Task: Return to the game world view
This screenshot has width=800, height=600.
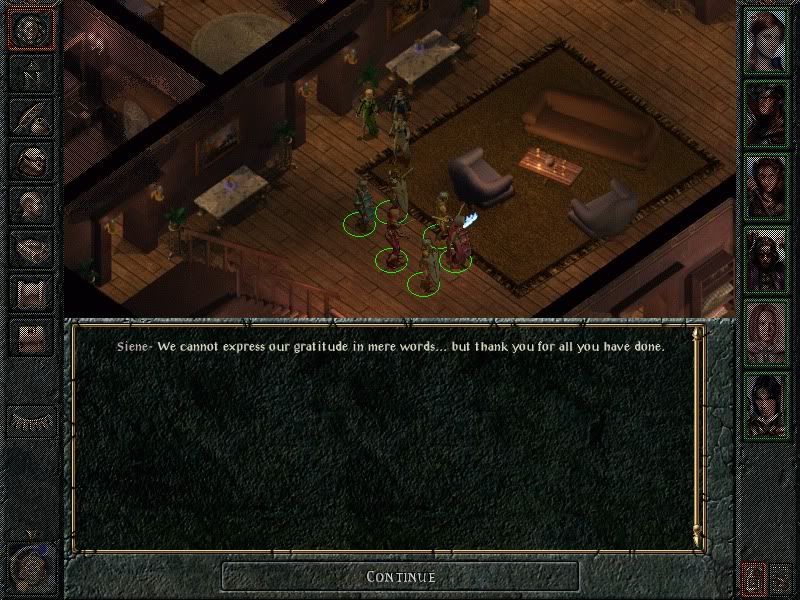Action: pyautogui.click(x=31, y=30)
